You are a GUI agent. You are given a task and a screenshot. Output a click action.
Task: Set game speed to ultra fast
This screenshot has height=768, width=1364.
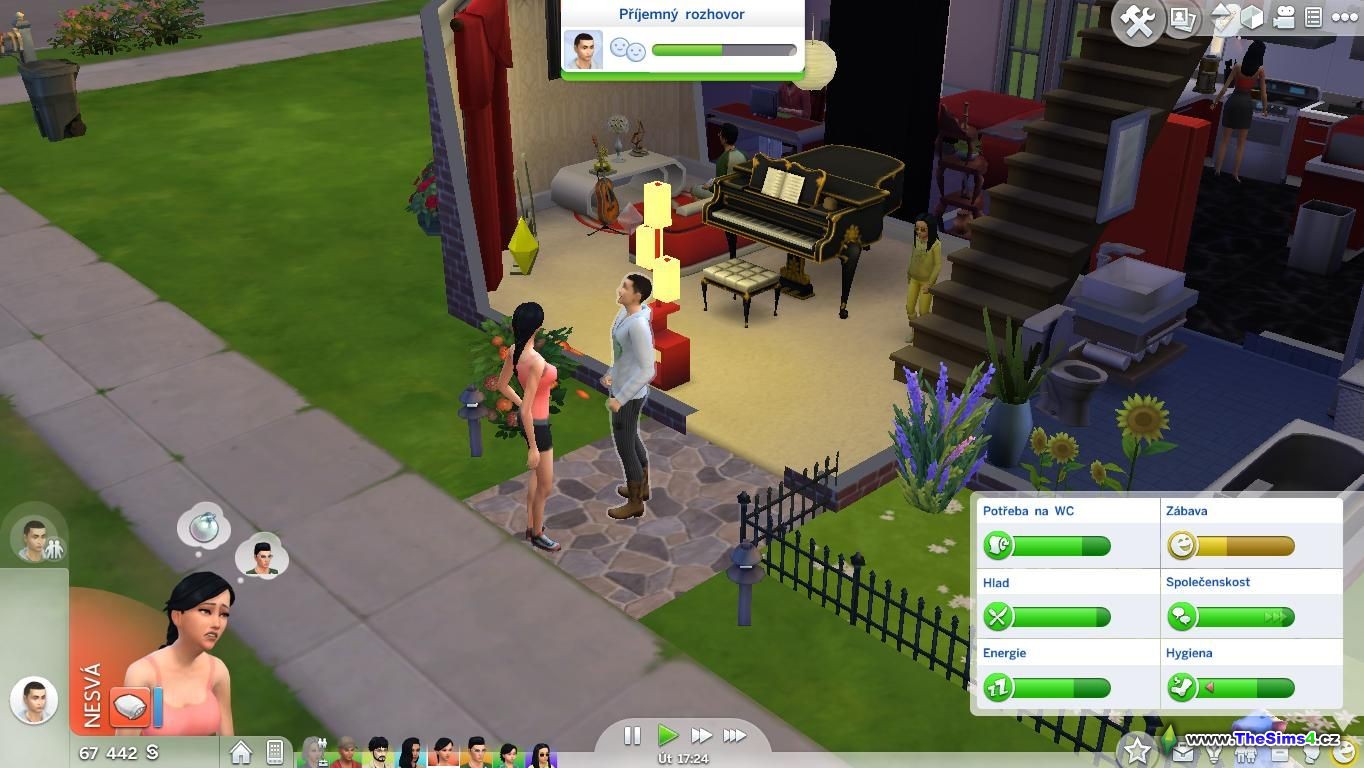pyautogui.click(x=735, y=736)
